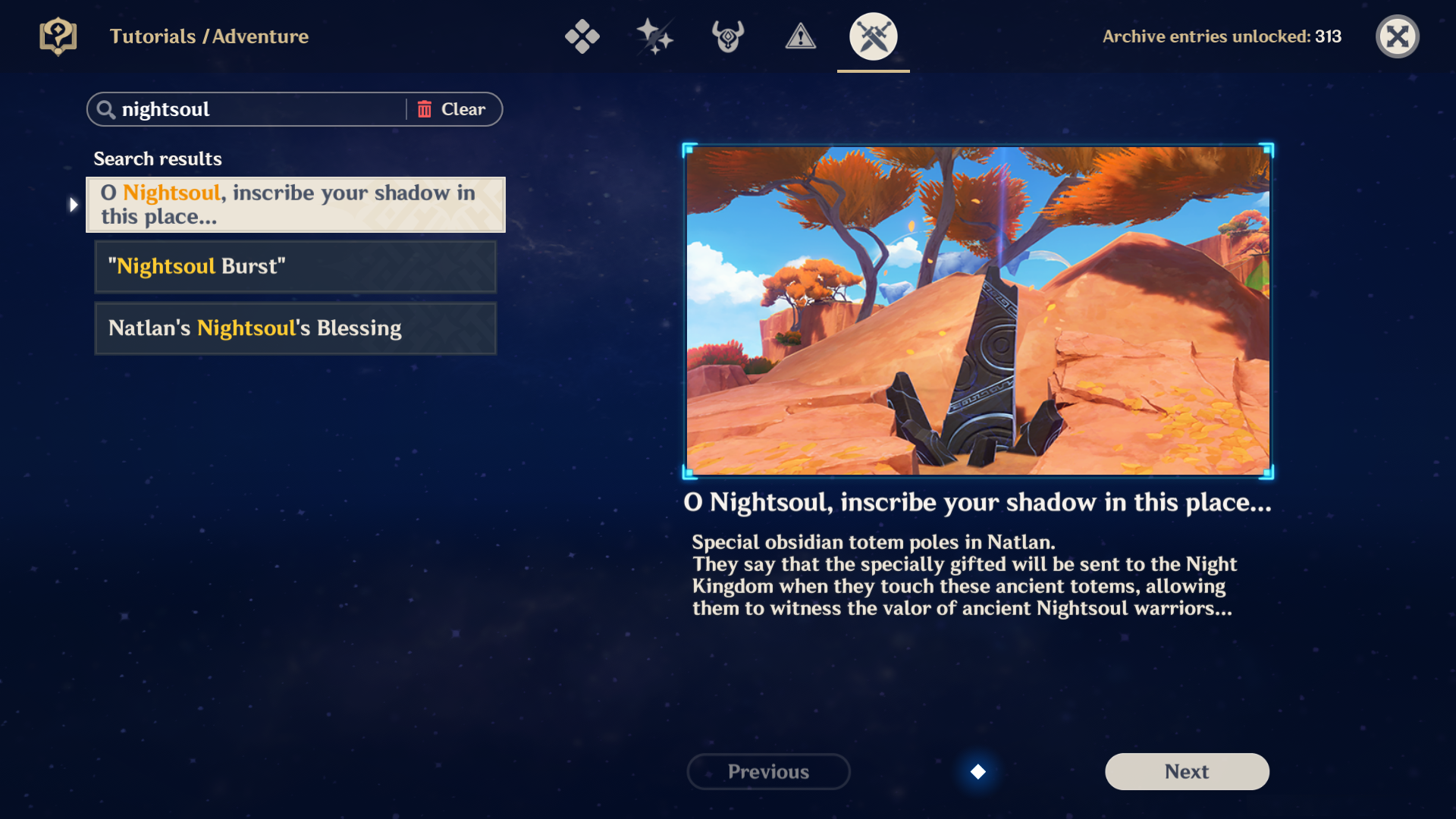Click the Next button below the entry

pos(1186,771)
